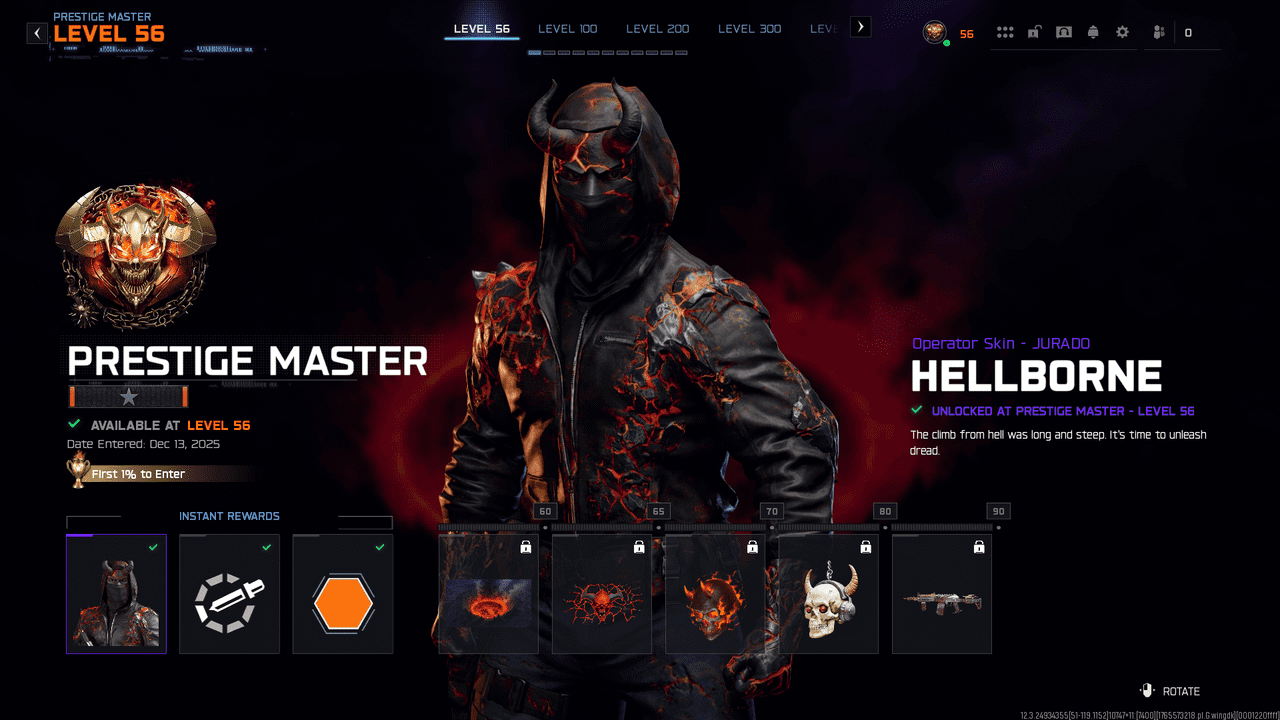Select the locked skull charm reward at 80
1280x720 pixels.
tap(828, 594)
